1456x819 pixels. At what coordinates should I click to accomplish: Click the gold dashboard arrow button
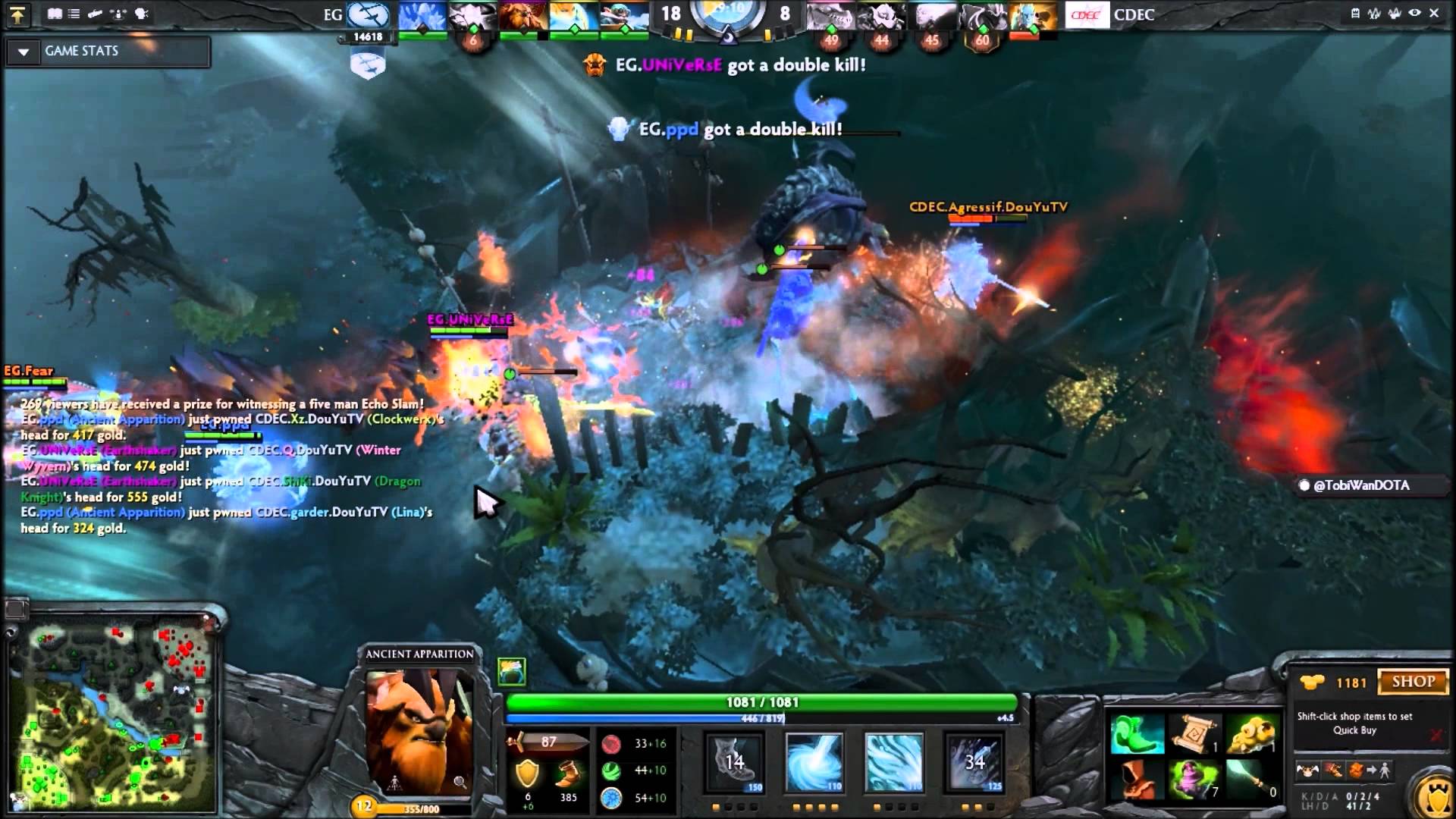point(17,14)
